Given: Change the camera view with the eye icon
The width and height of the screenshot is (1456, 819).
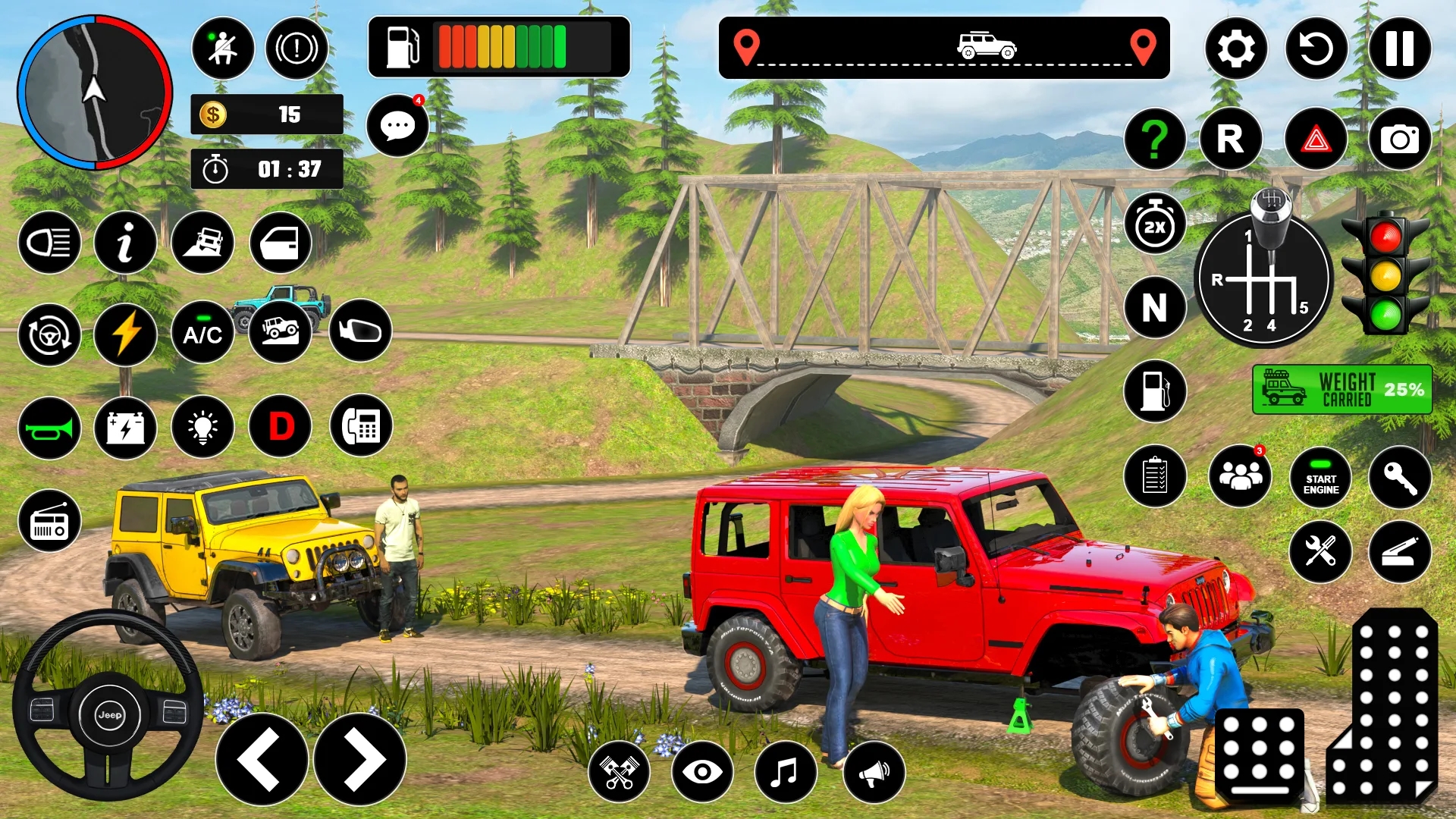Looking at the screenshot, I should (702, 772).
